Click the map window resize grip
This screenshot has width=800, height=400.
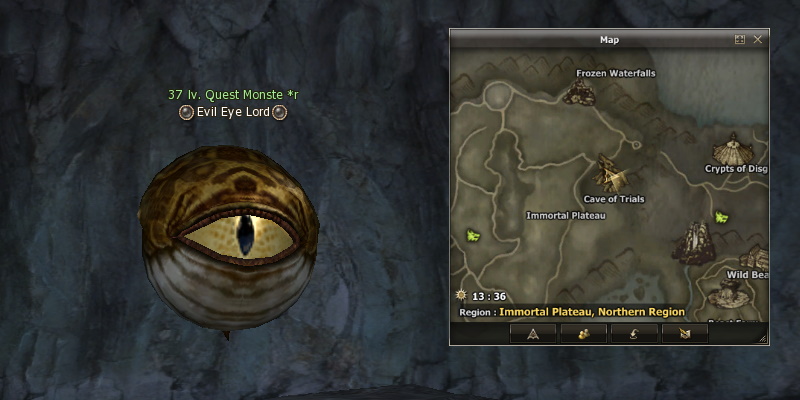(763, 340)
